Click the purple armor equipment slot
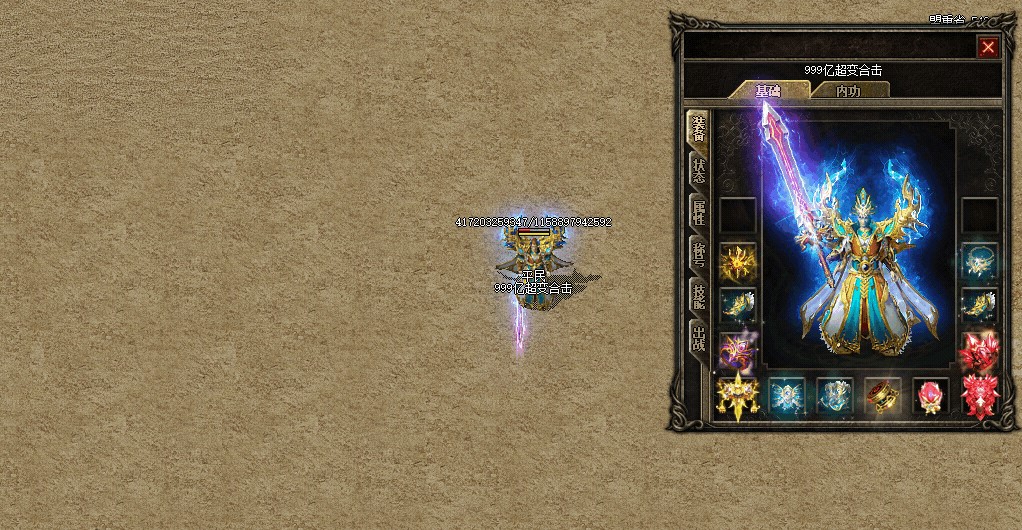The image size is (1022, 530). [x=738, y=350]
